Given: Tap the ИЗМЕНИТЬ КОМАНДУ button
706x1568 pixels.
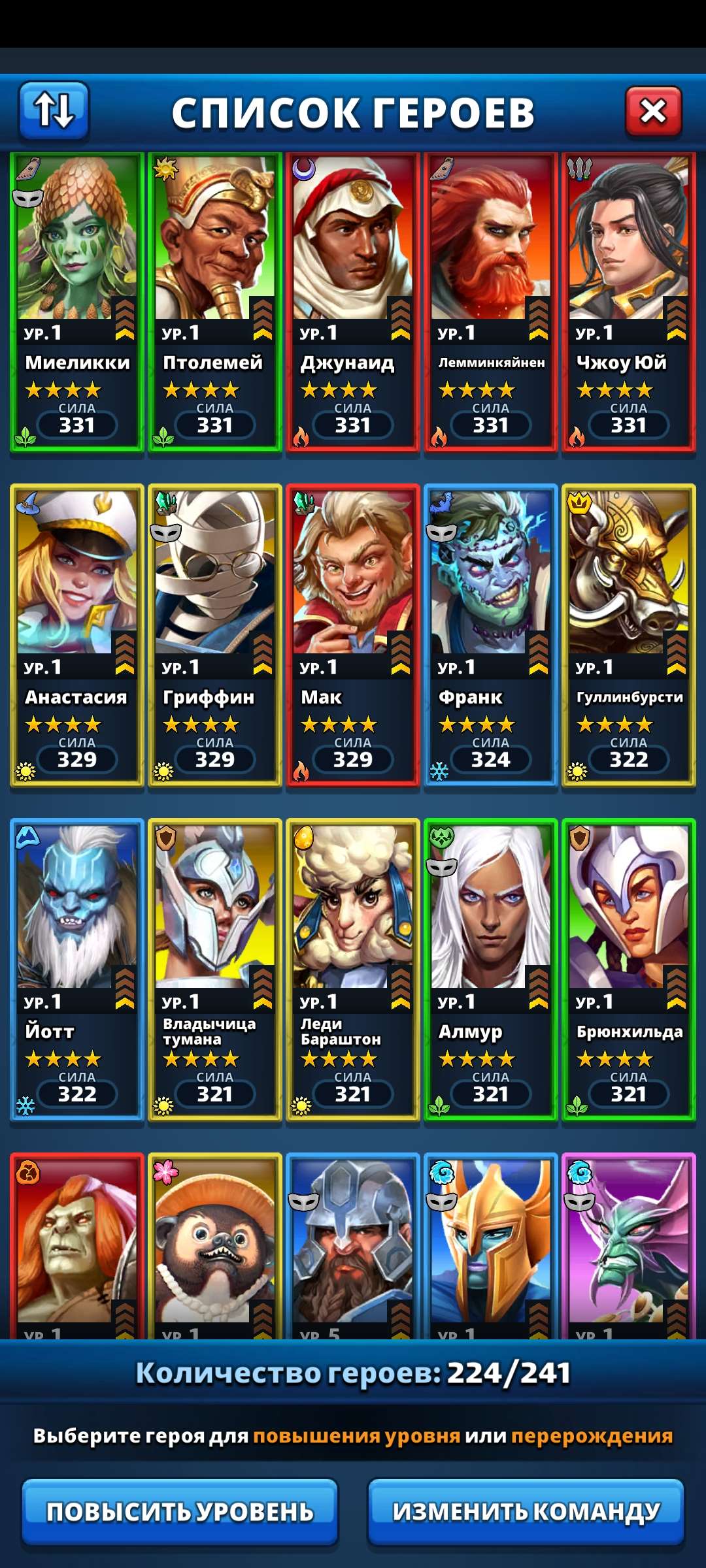Looking at the screenshot, I should 526,1511.
